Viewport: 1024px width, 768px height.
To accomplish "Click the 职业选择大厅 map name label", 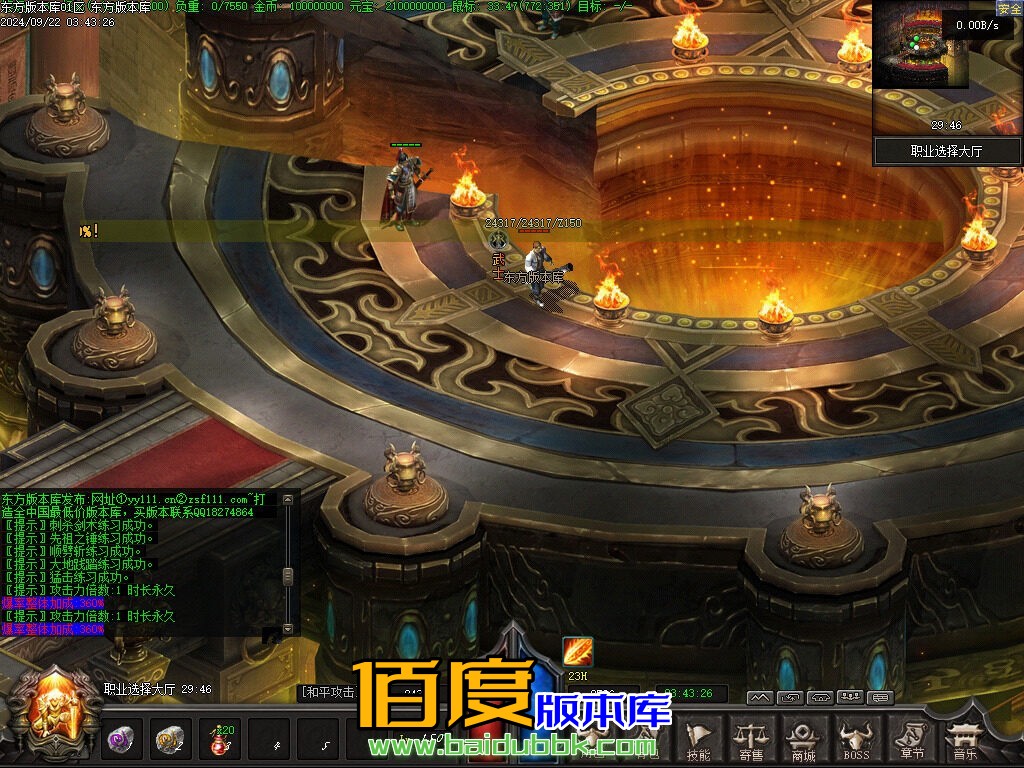I will click(x=947, y=151).
